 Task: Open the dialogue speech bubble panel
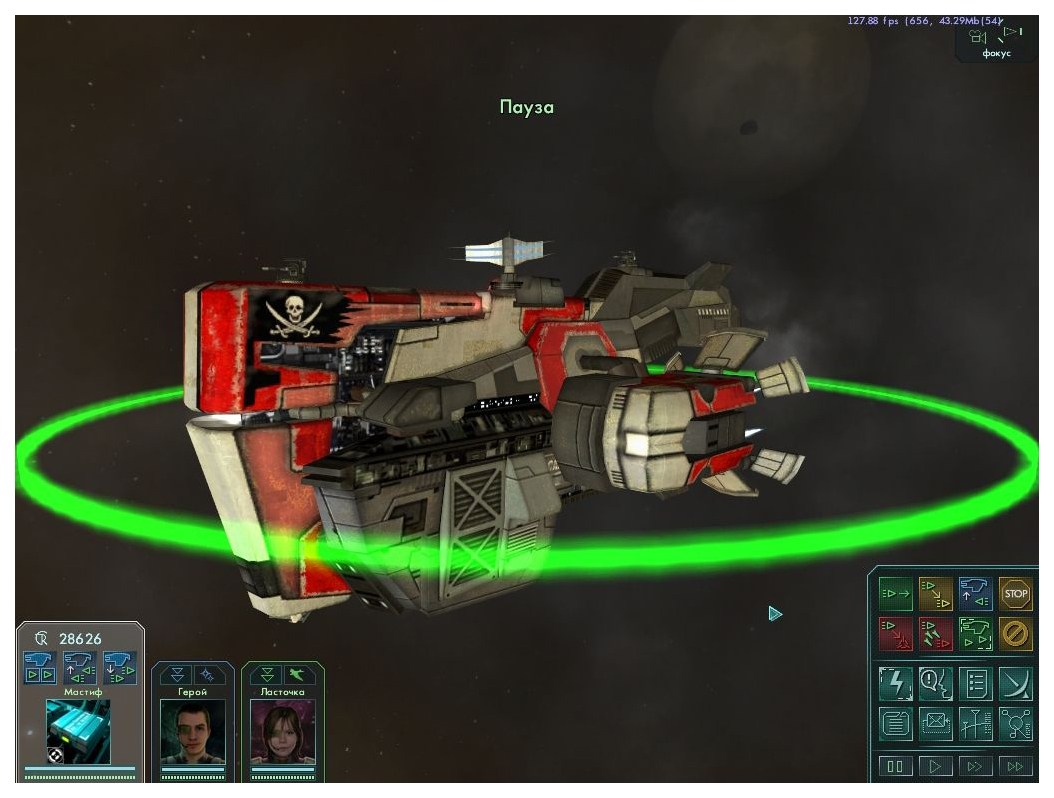[x=935, y=684]
